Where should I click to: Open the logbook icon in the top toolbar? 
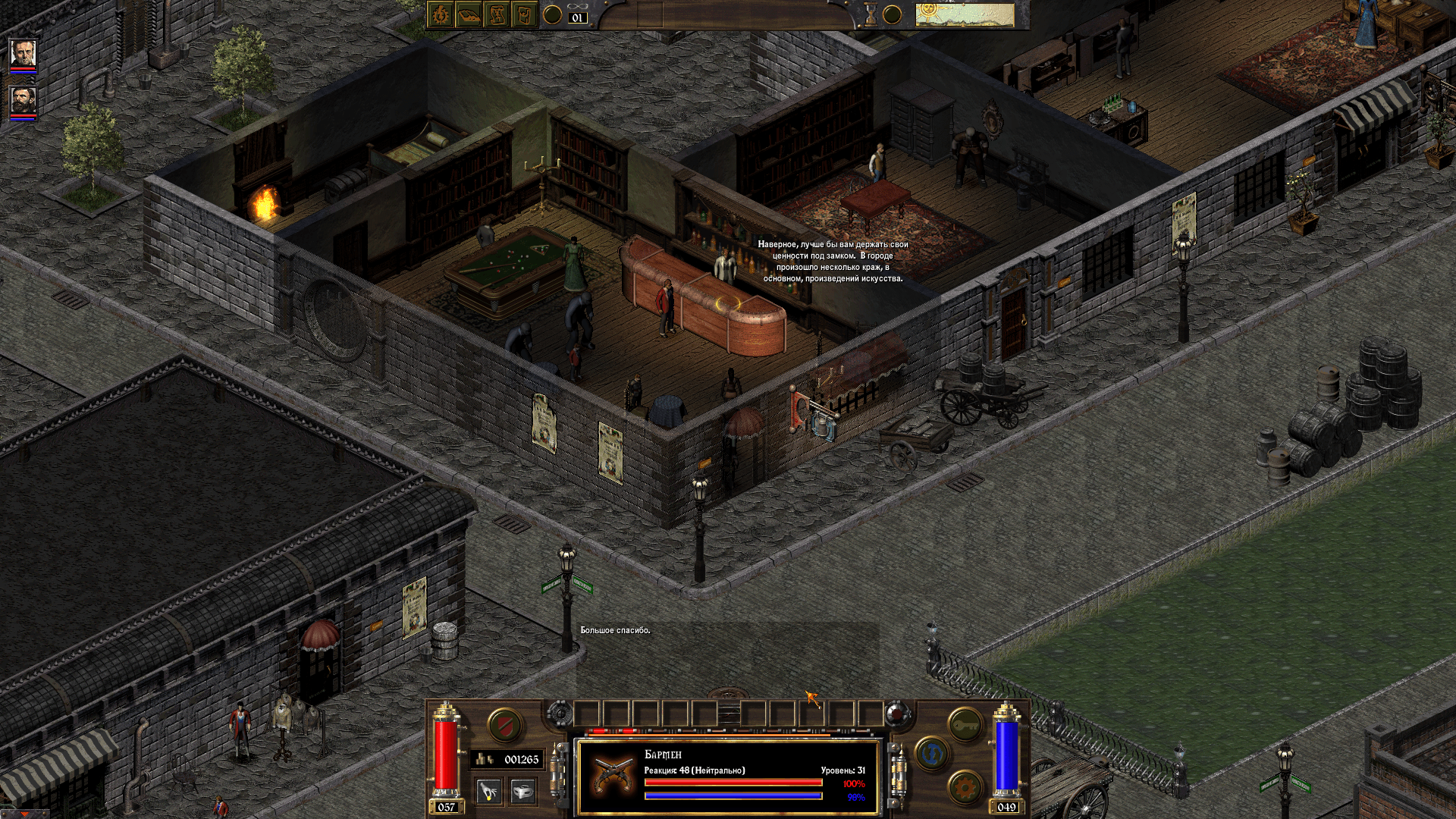pyautogui.click(x=469, y=15)
